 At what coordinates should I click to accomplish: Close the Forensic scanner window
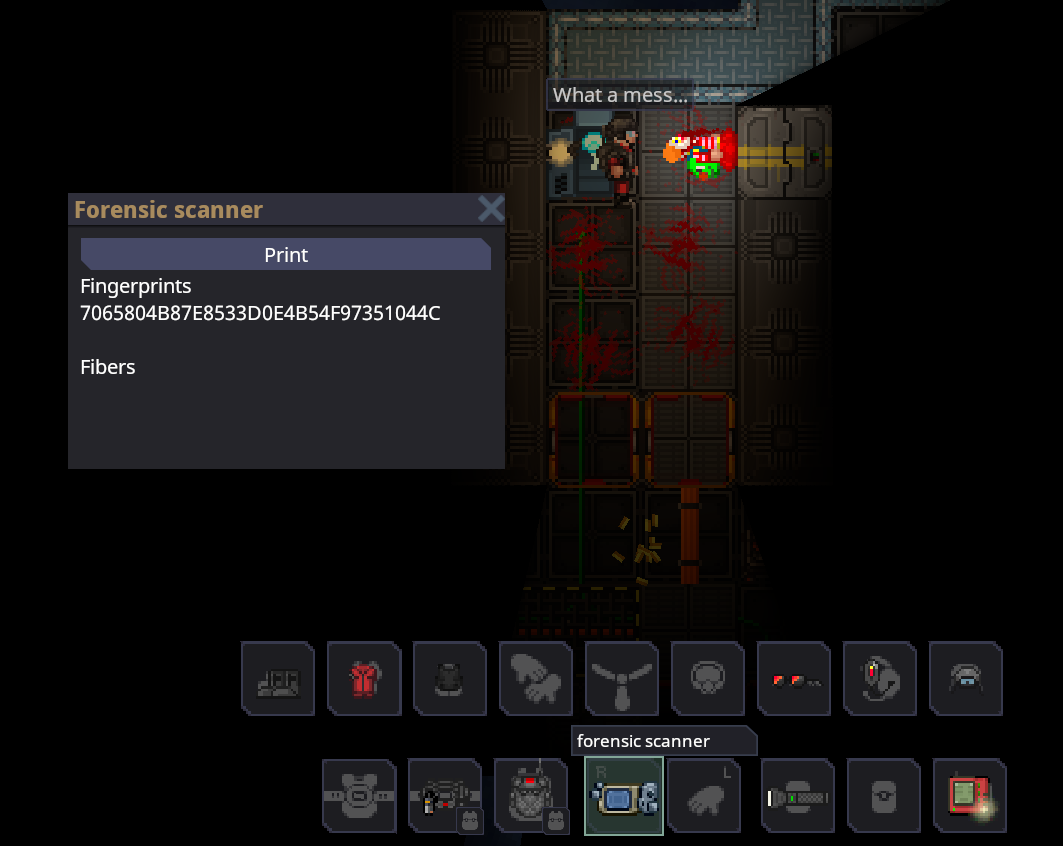[490, 209]
